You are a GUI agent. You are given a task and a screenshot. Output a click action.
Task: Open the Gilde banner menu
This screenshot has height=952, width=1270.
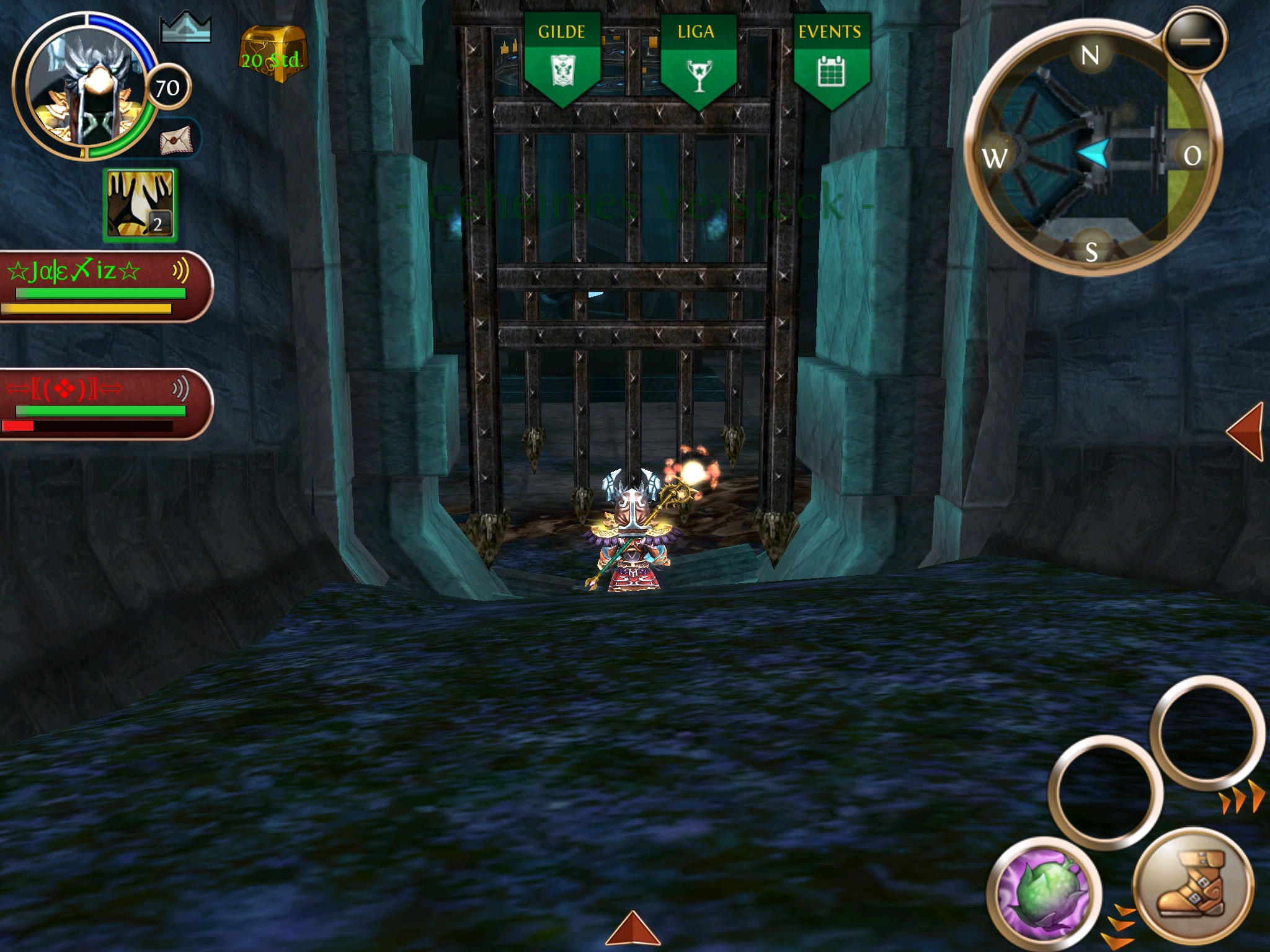(x=562, y=59)
